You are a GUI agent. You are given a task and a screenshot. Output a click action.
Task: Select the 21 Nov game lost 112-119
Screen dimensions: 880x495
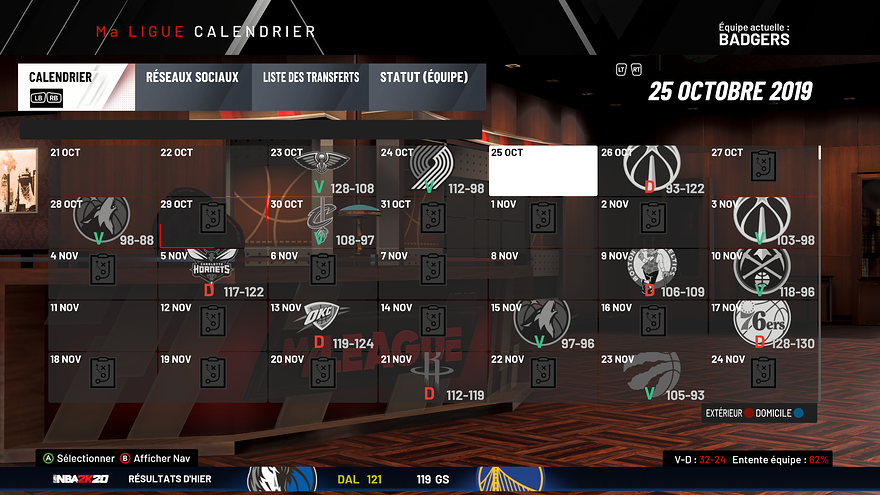point(433,377)
